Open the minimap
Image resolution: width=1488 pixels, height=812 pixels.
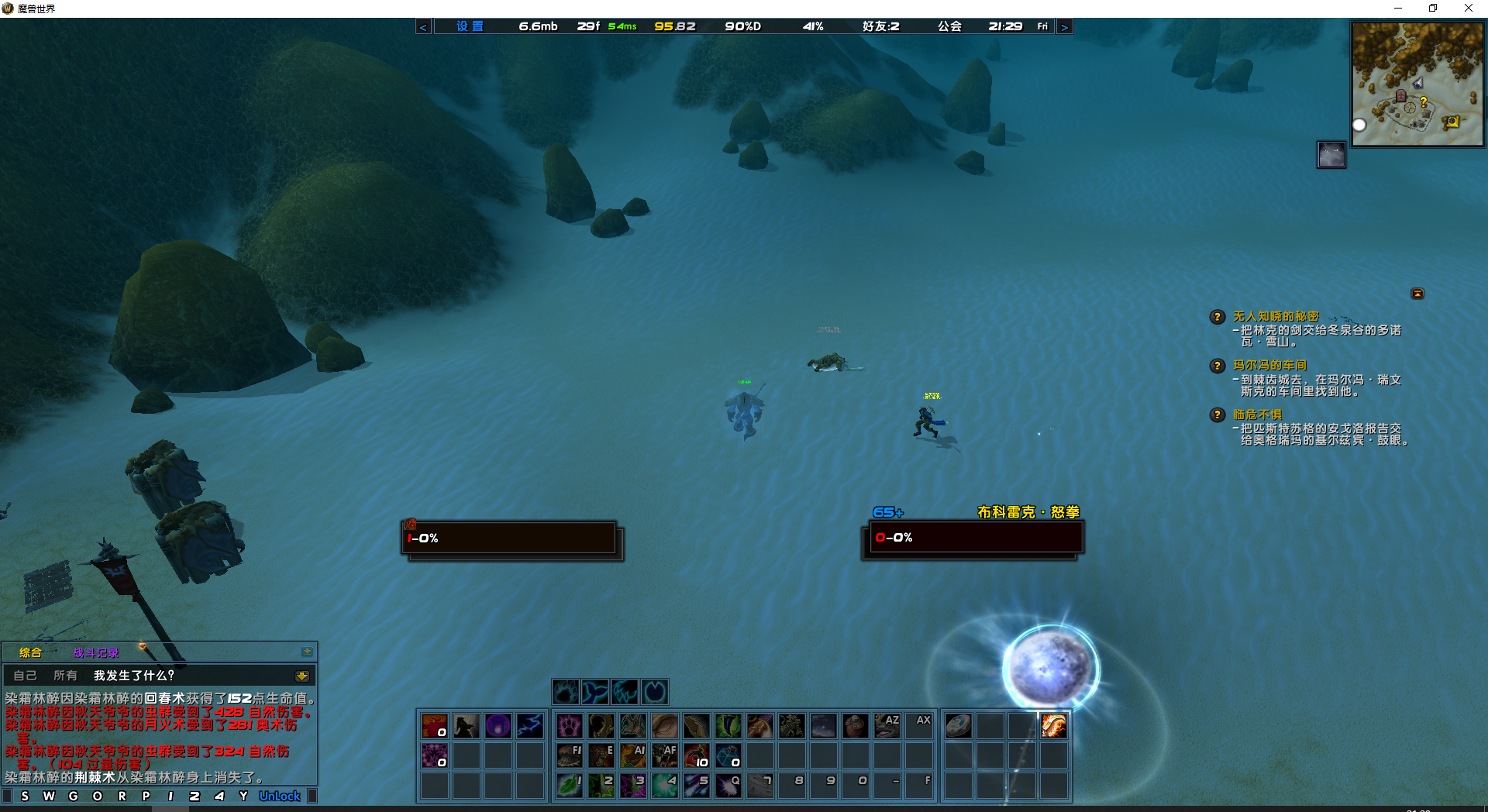pos(1417,84)
